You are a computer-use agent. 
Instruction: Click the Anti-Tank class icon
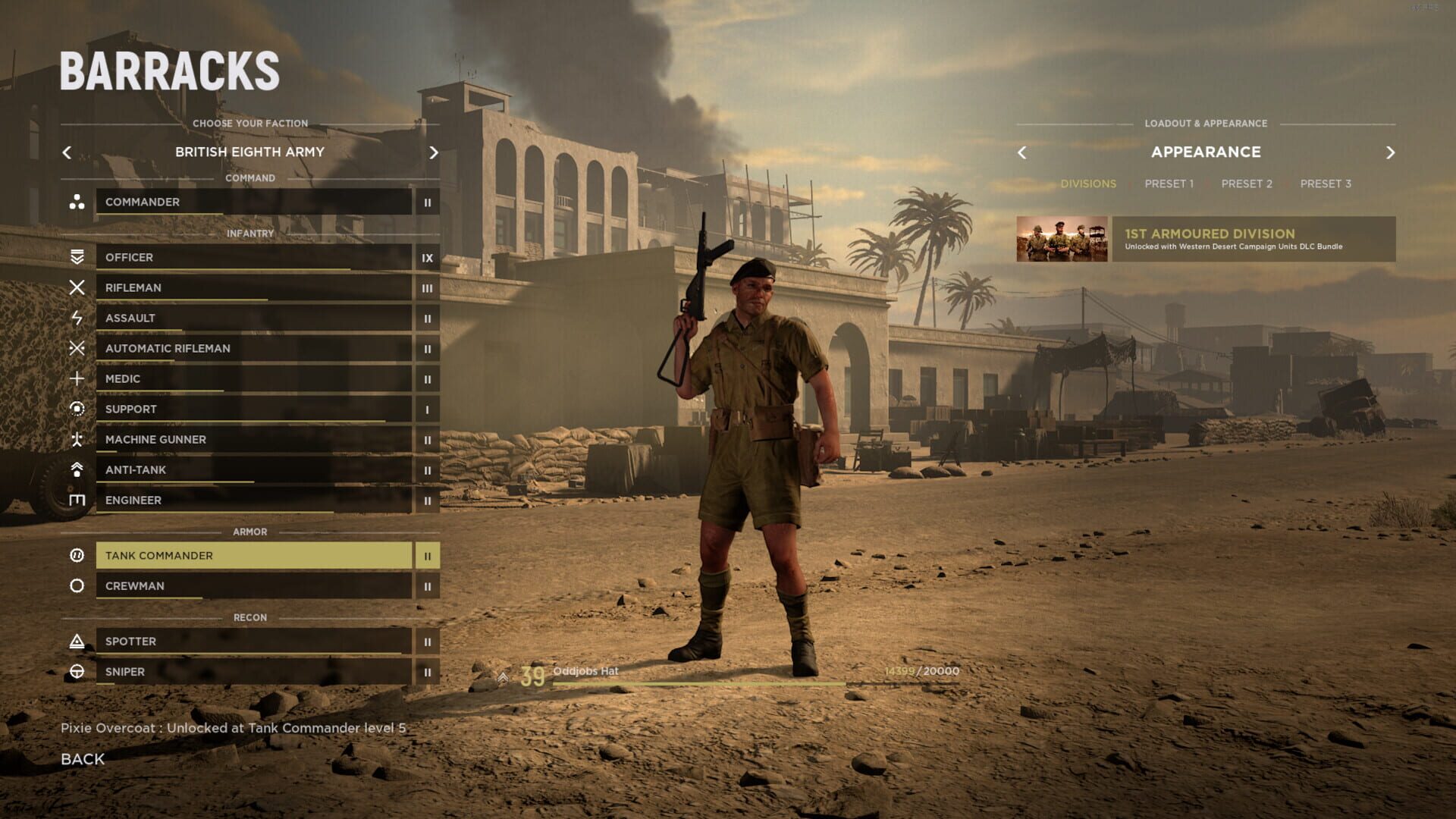(76, 469)
